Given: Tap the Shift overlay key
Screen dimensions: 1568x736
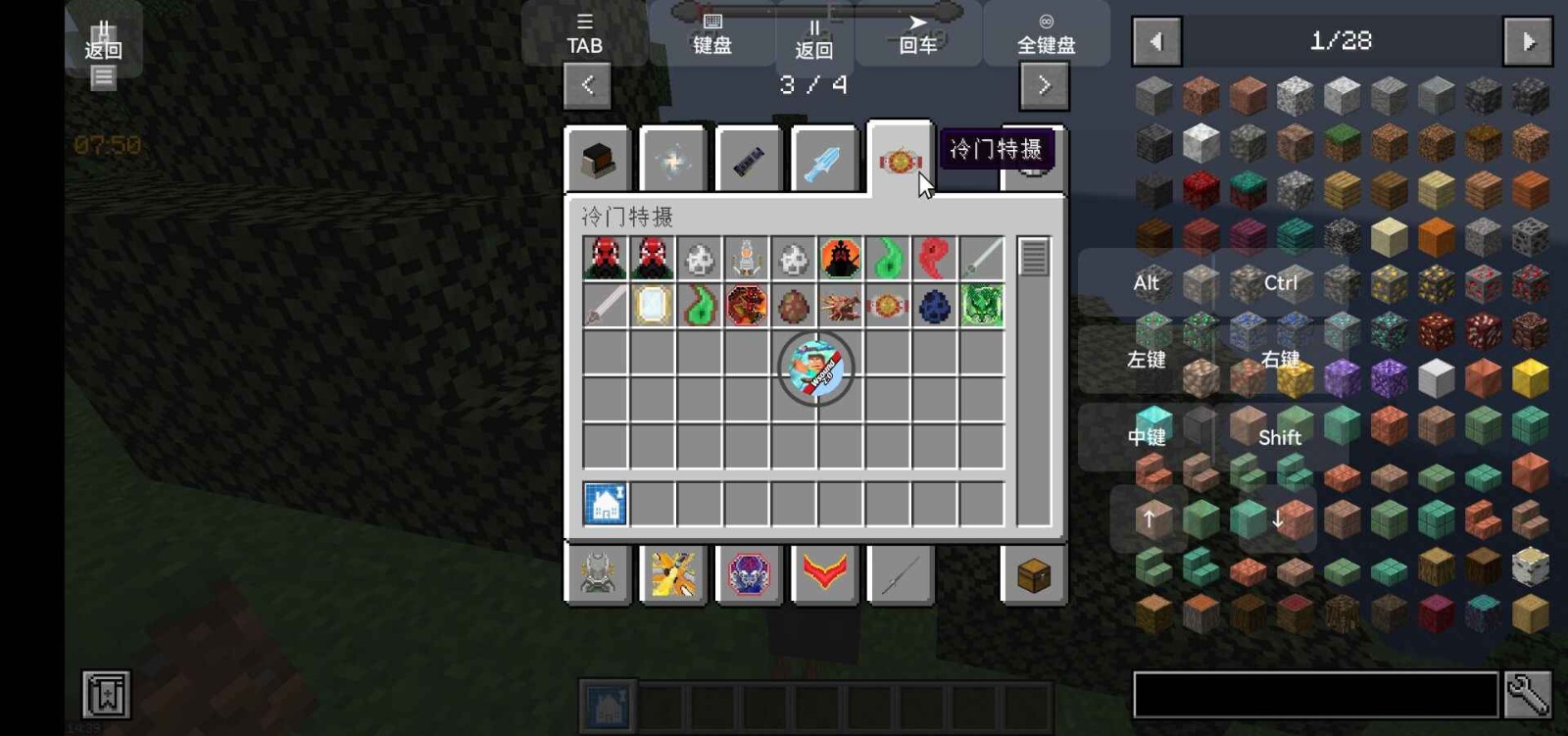Looking at the screenshot, I should pyautogui.click(x=1279, y=437).
